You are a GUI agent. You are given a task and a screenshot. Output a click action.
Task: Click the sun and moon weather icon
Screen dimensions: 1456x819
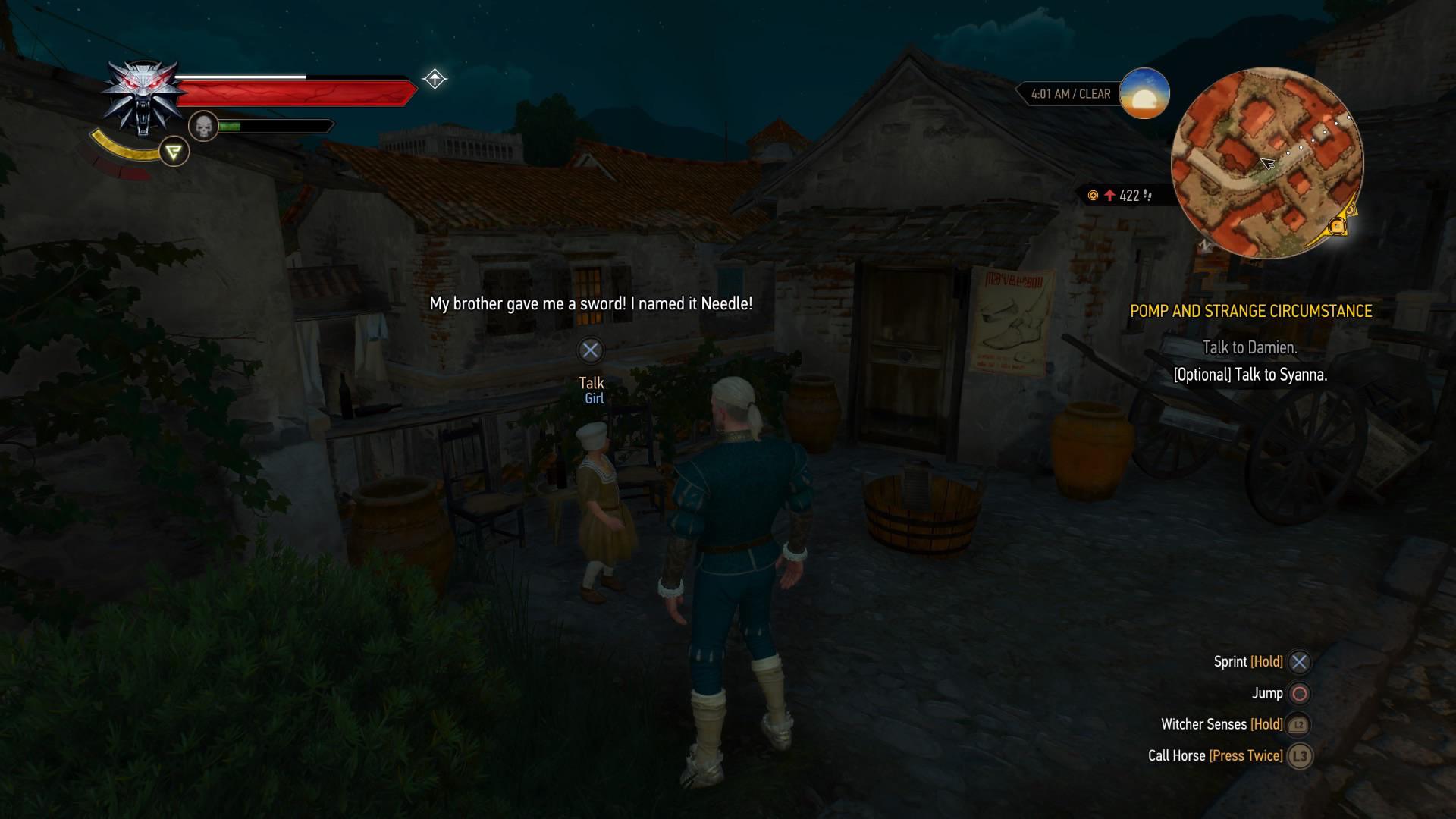point(1145,93)
